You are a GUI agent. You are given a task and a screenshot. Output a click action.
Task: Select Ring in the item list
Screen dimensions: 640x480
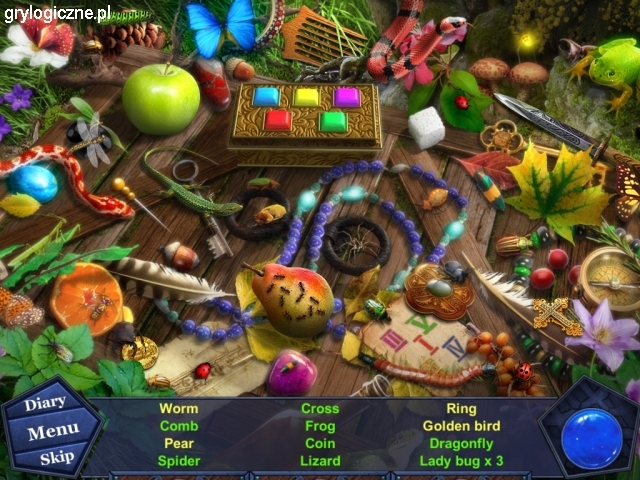pos(461,408)
